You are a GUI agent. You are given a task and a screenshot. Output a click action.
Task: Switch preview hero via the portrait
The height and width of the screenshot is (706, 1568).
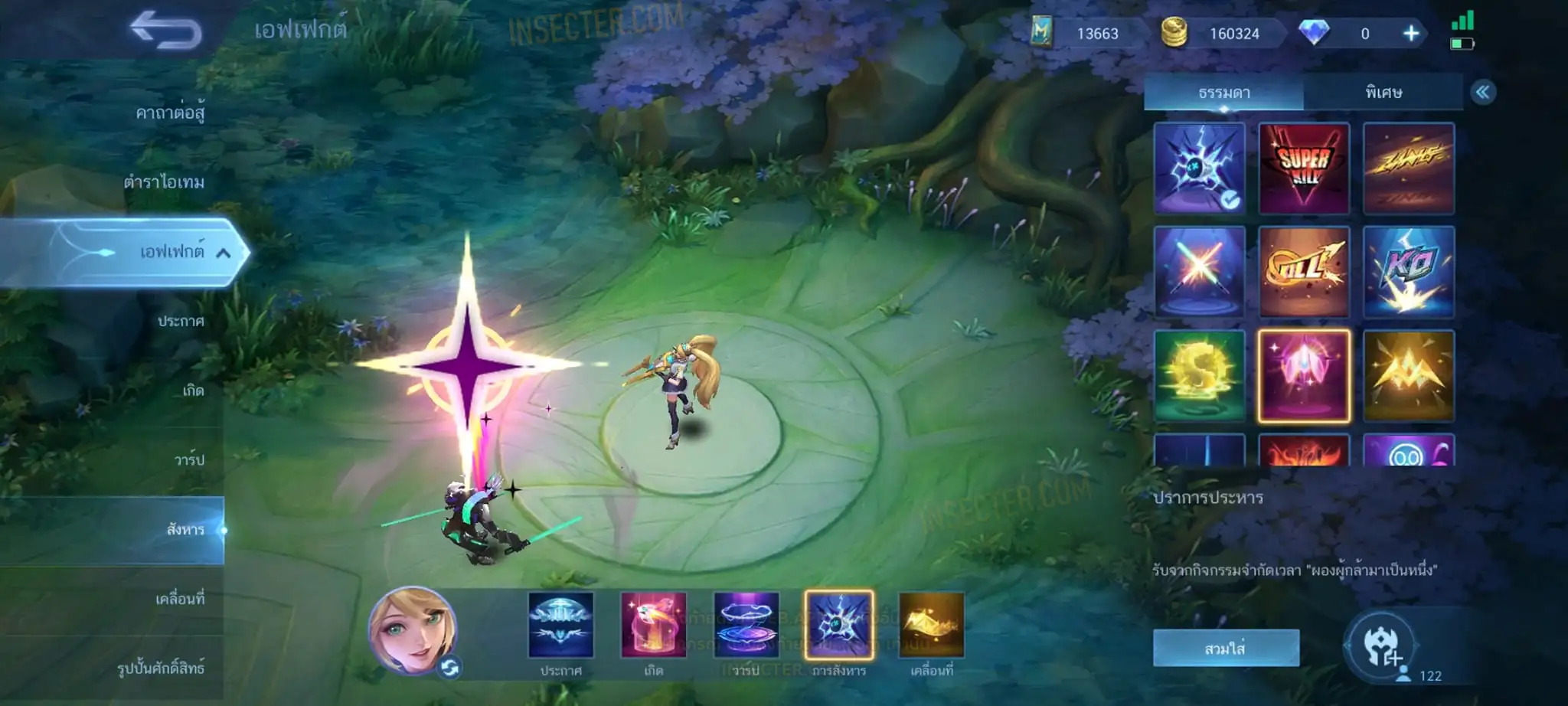coord(413,632)
